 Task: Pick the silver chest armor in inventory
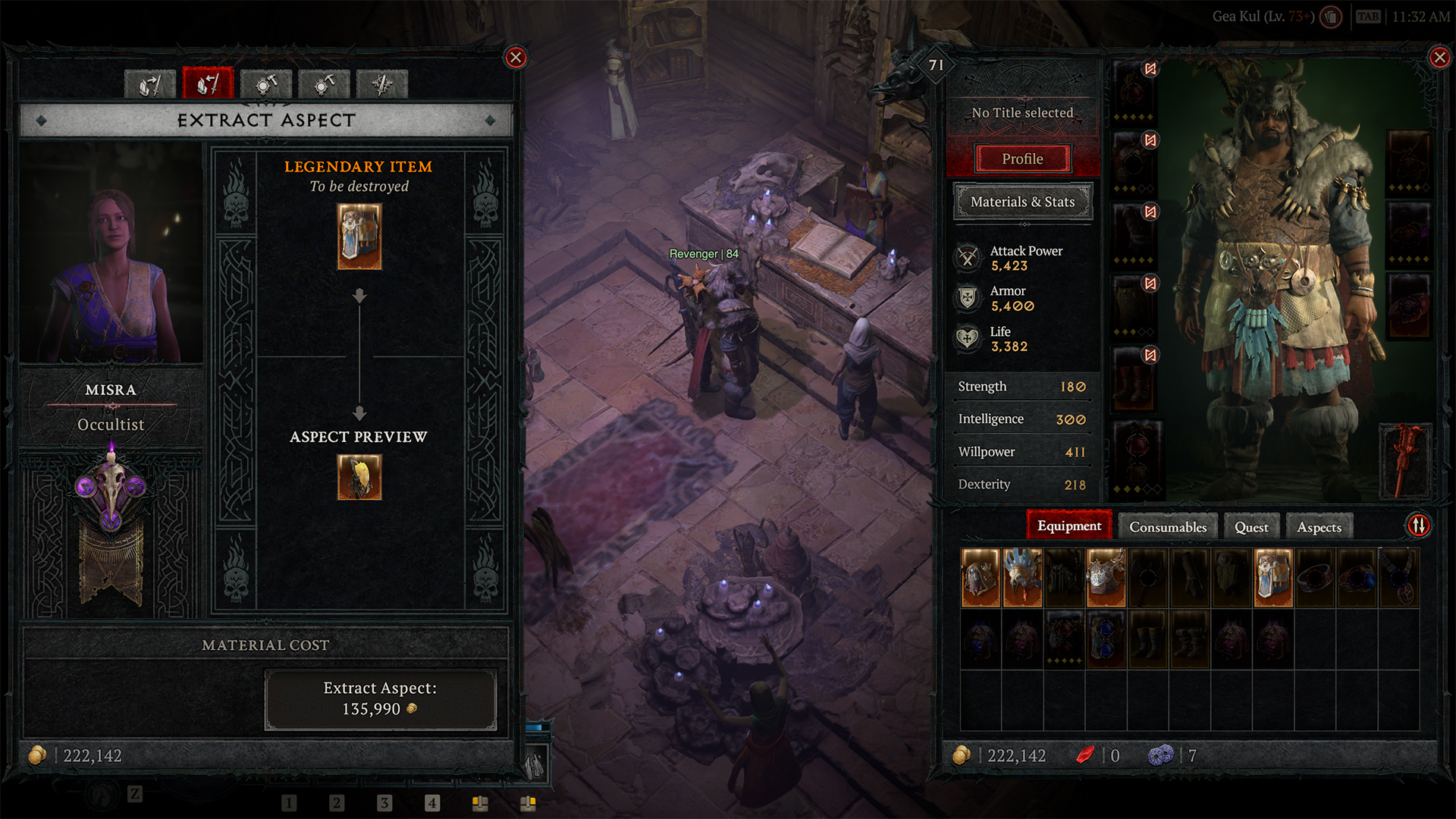1106,578
